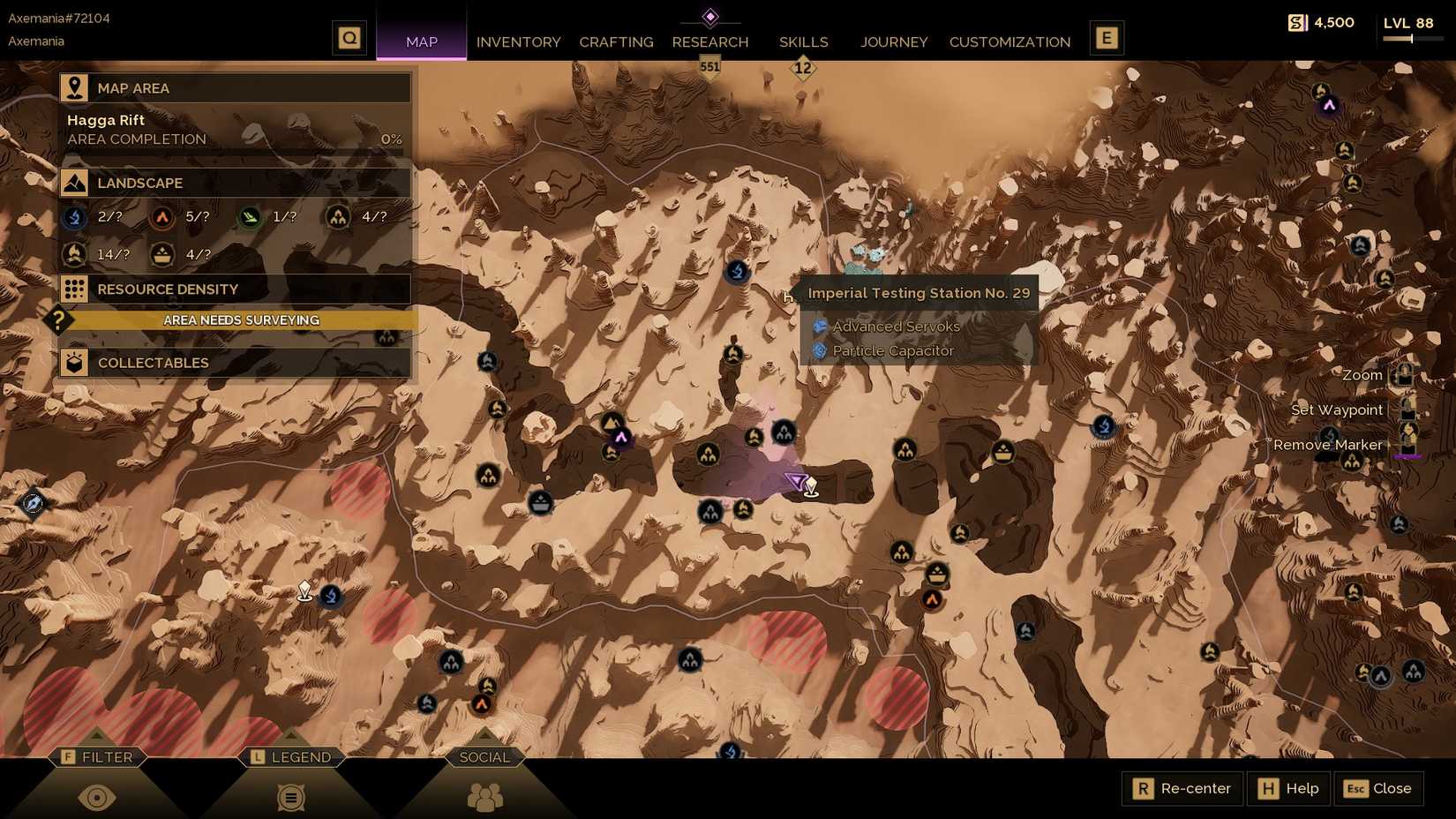Expand the Filter panel above the F key
The height and width of the screenshot is (819, 1456).
tap(99, 756)
